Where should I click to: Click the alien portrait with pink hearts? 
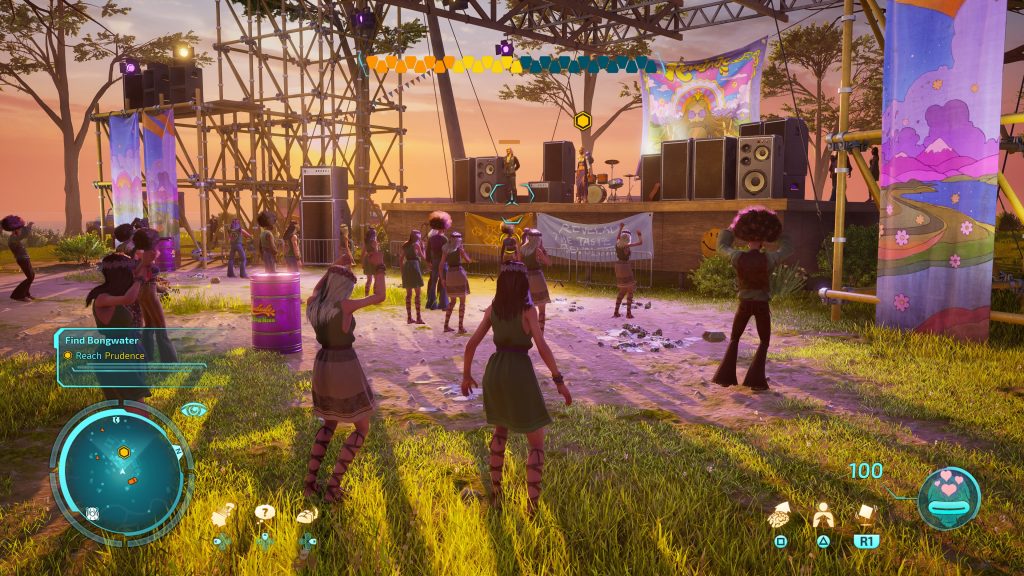pos(948,498)
